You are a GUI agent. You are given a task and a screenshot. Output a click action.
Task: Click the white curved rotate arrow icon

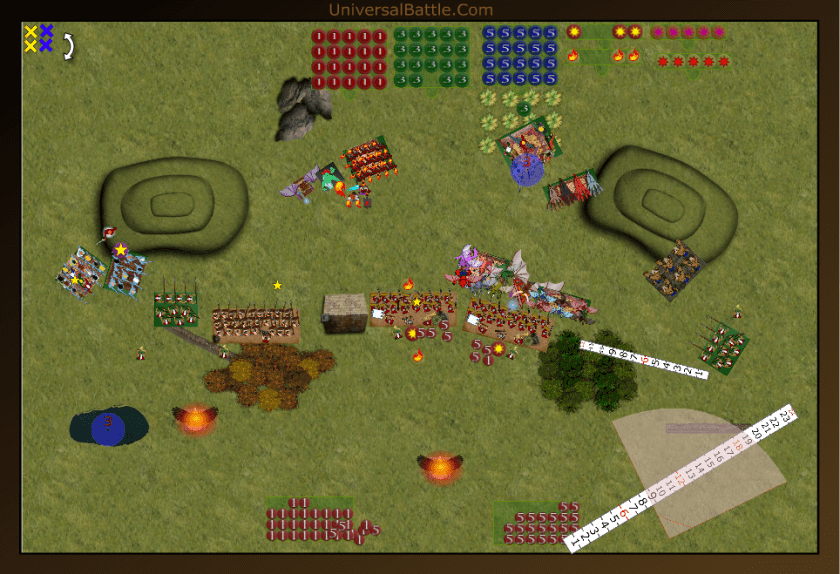tap(69, 46)
